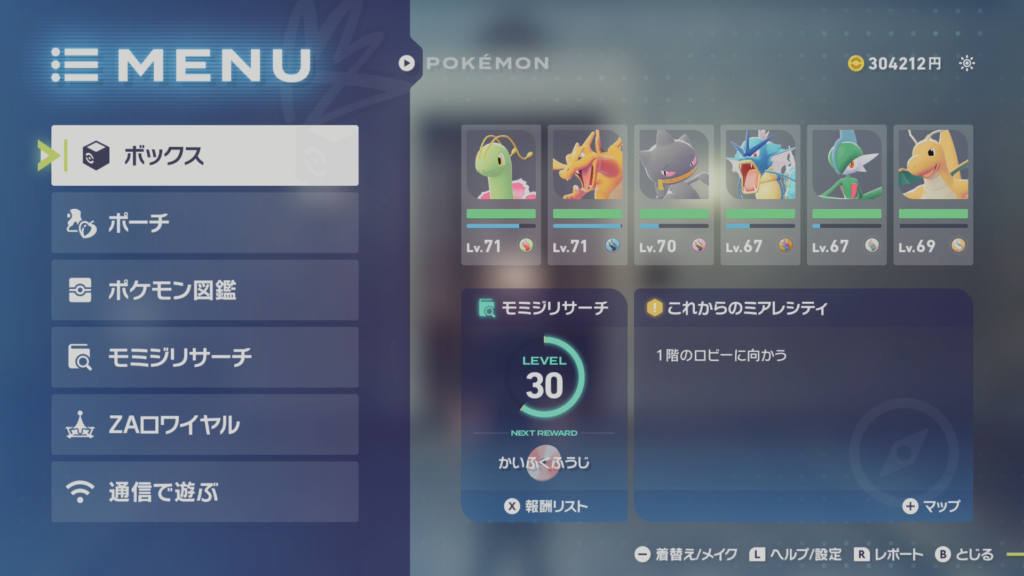
Task: Choose the モミジリサーチ menu entry
Action: 205,357
